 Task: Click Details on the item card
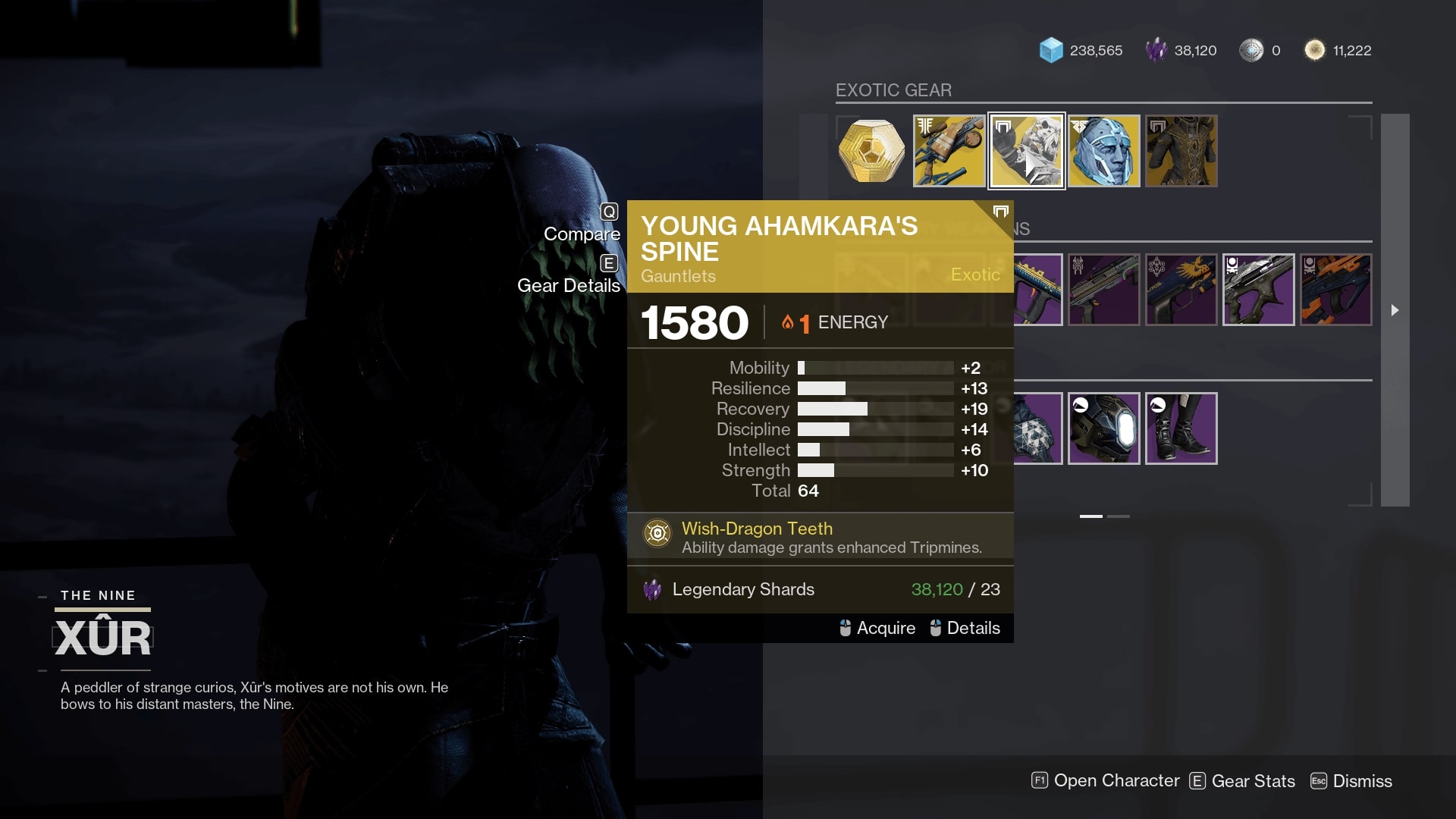973,628
